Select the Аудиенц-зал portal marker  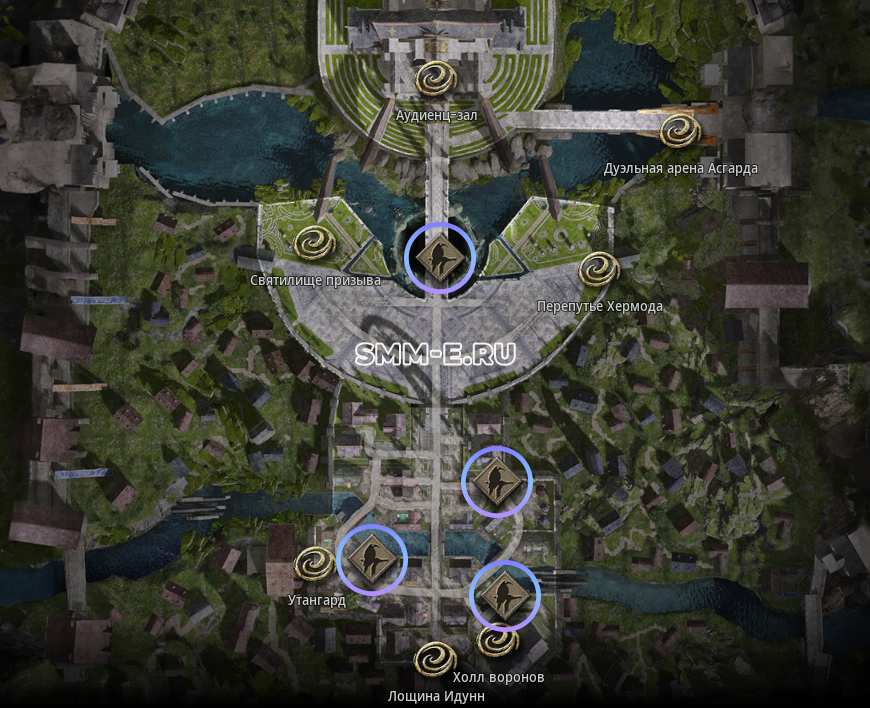point(437,77)
